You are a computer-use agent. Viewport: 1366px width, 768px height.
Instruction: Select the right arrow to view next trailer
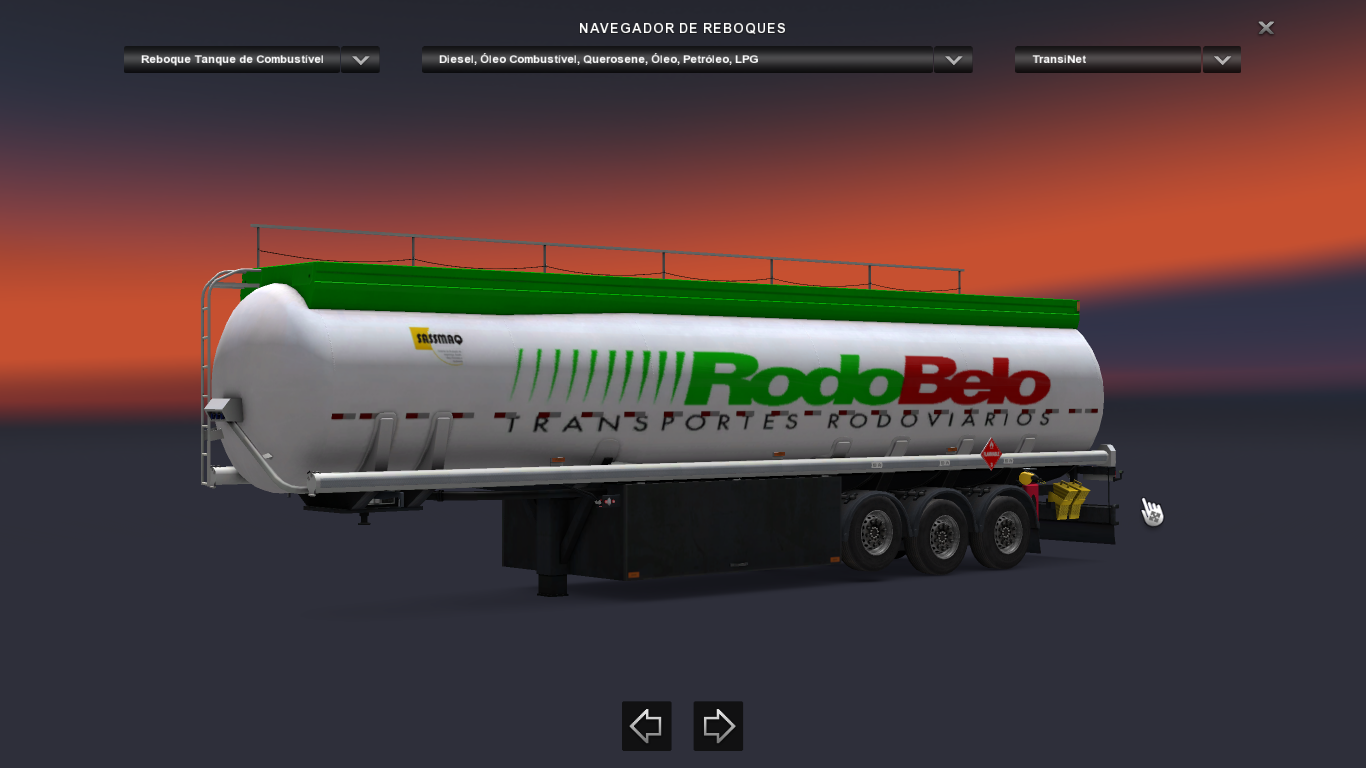point(718,726)
